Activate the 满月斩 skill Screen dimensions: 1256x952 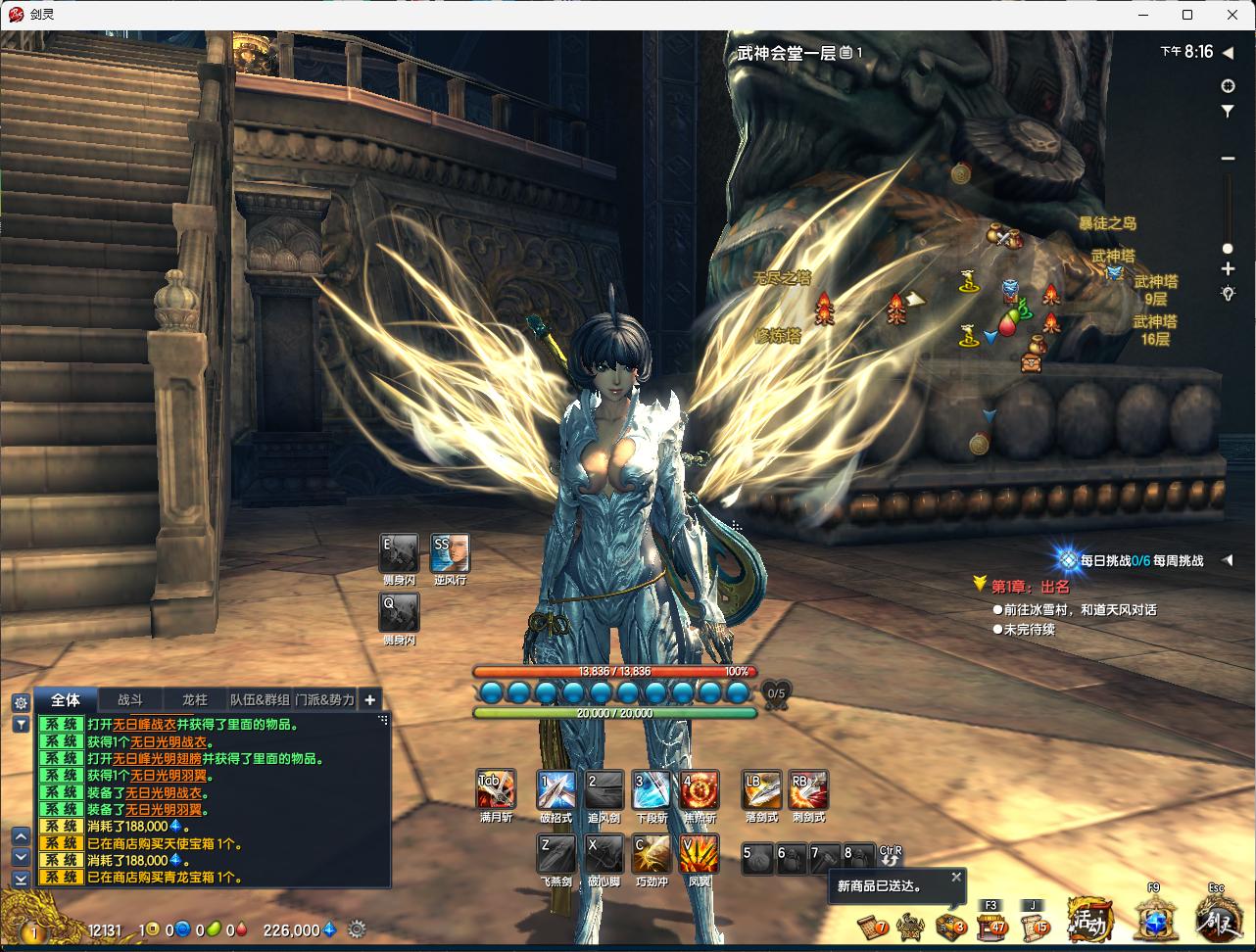click(x=496, y=790)
